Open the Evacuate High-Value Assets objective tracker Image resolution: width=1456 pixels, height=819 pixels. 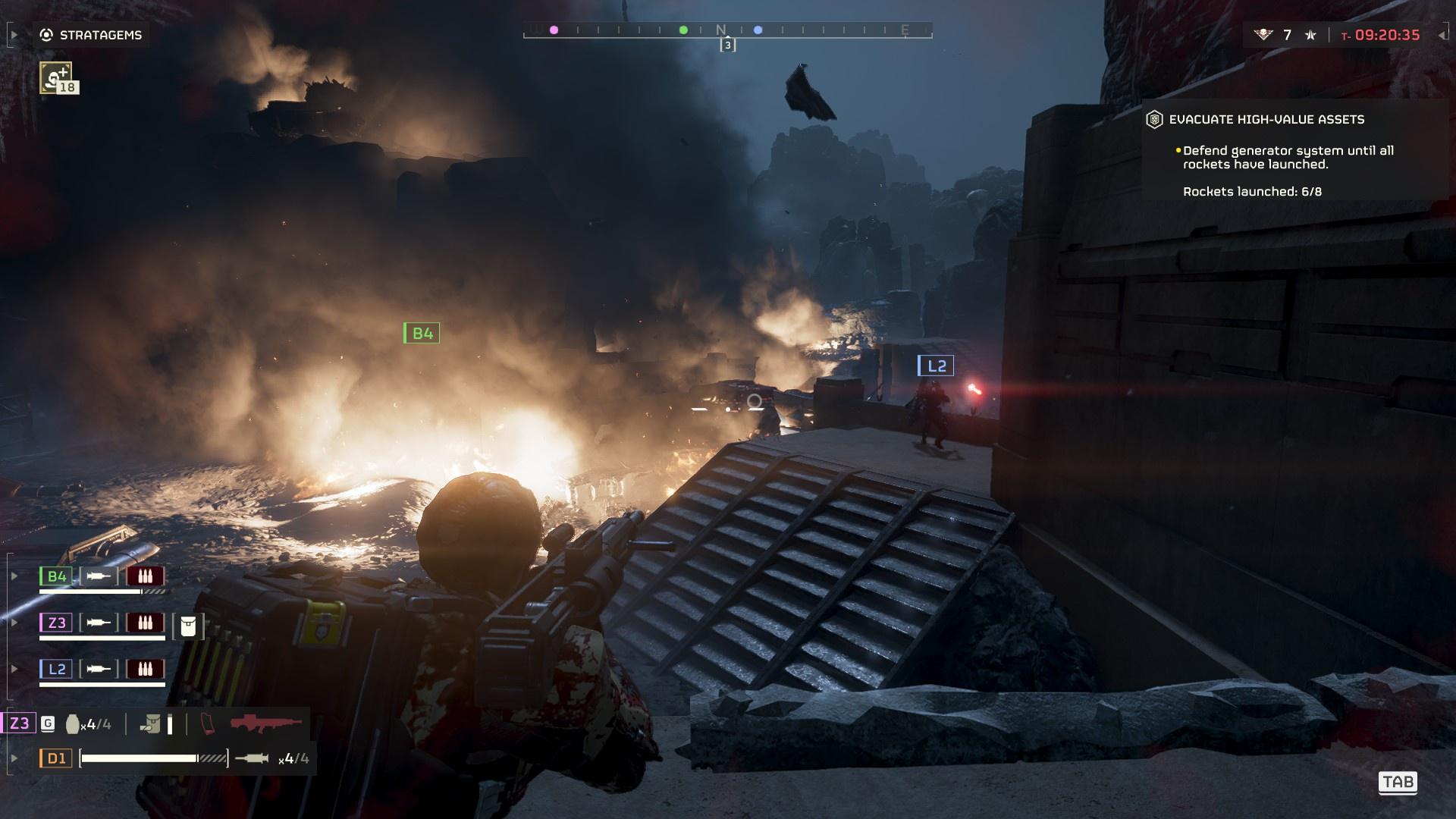click(1266, 119)
